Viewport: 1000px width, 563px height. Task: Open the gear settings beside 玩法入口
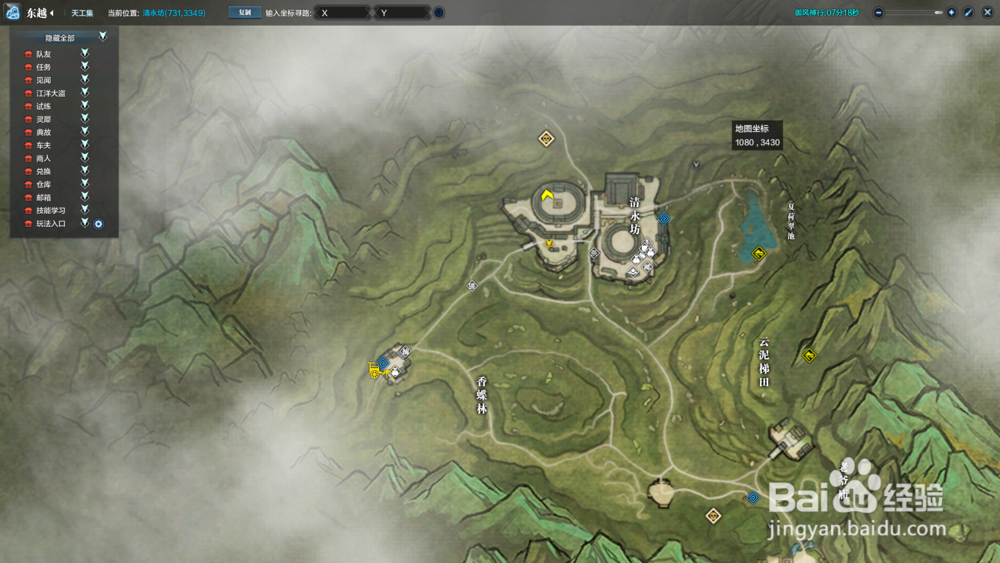[x=99, y=223]
